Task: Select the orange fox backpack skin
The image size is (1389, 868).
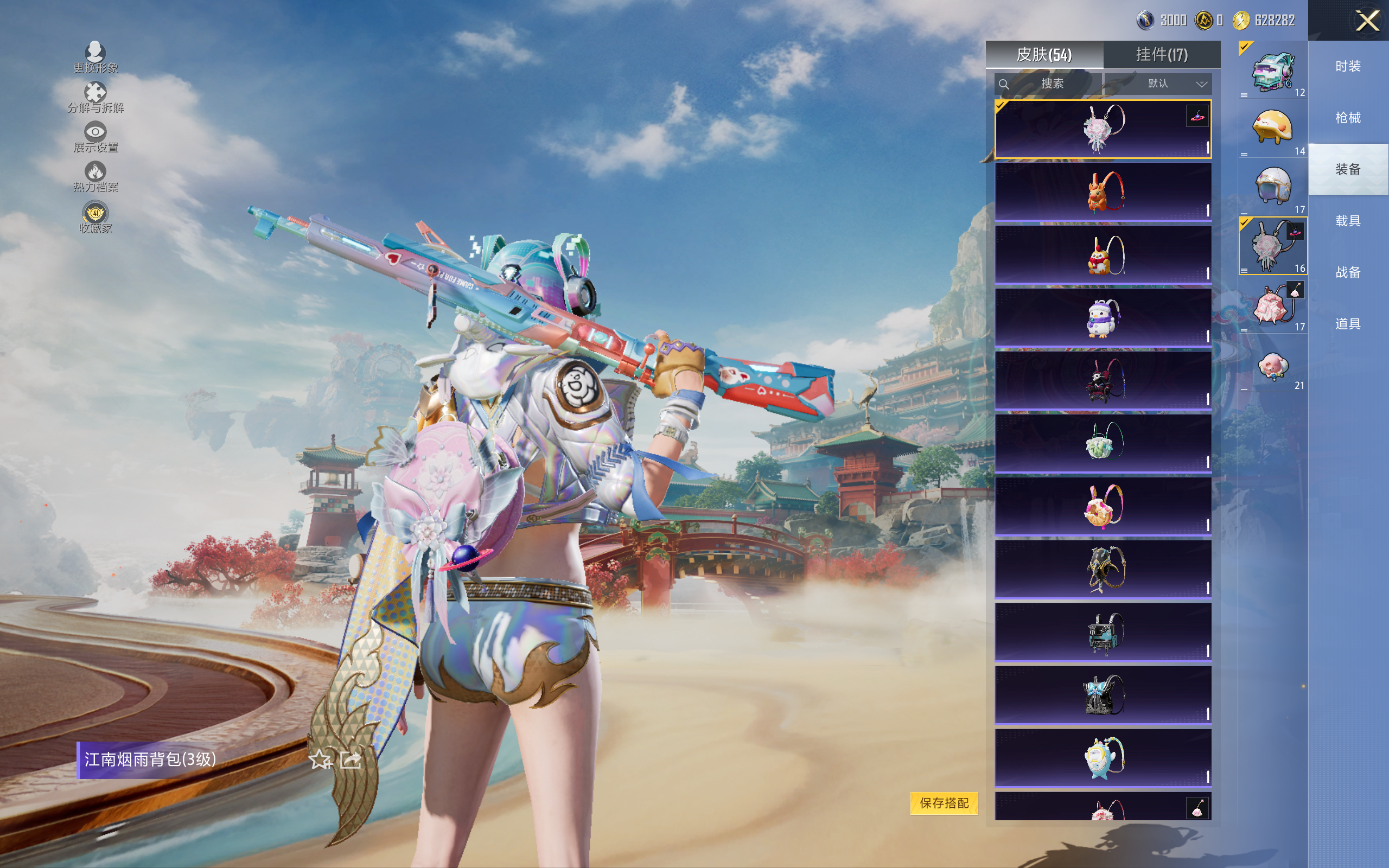Action: coord(1103,192)
